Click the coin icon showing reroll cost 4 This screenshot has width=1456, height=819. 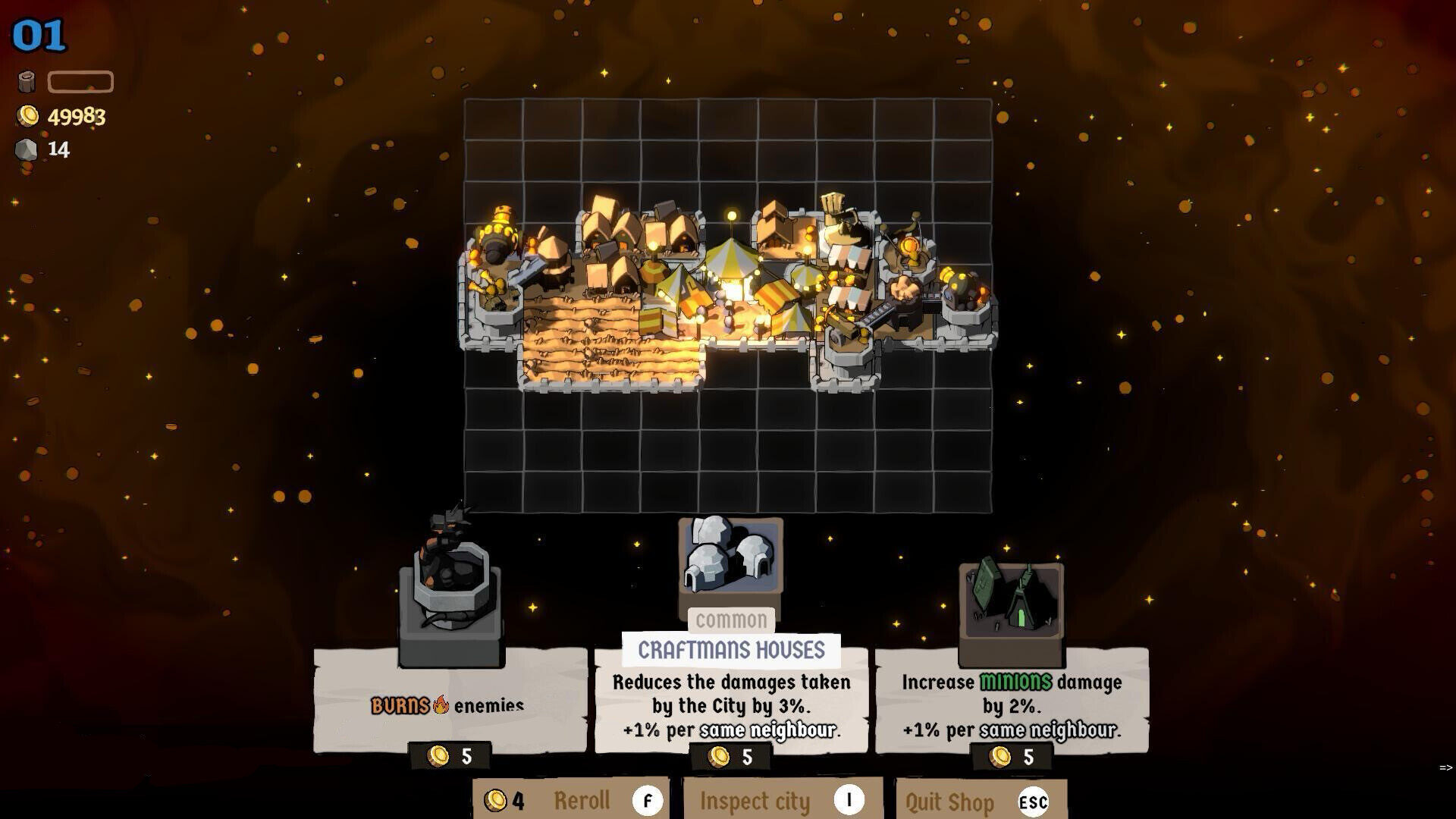[498, 800]
